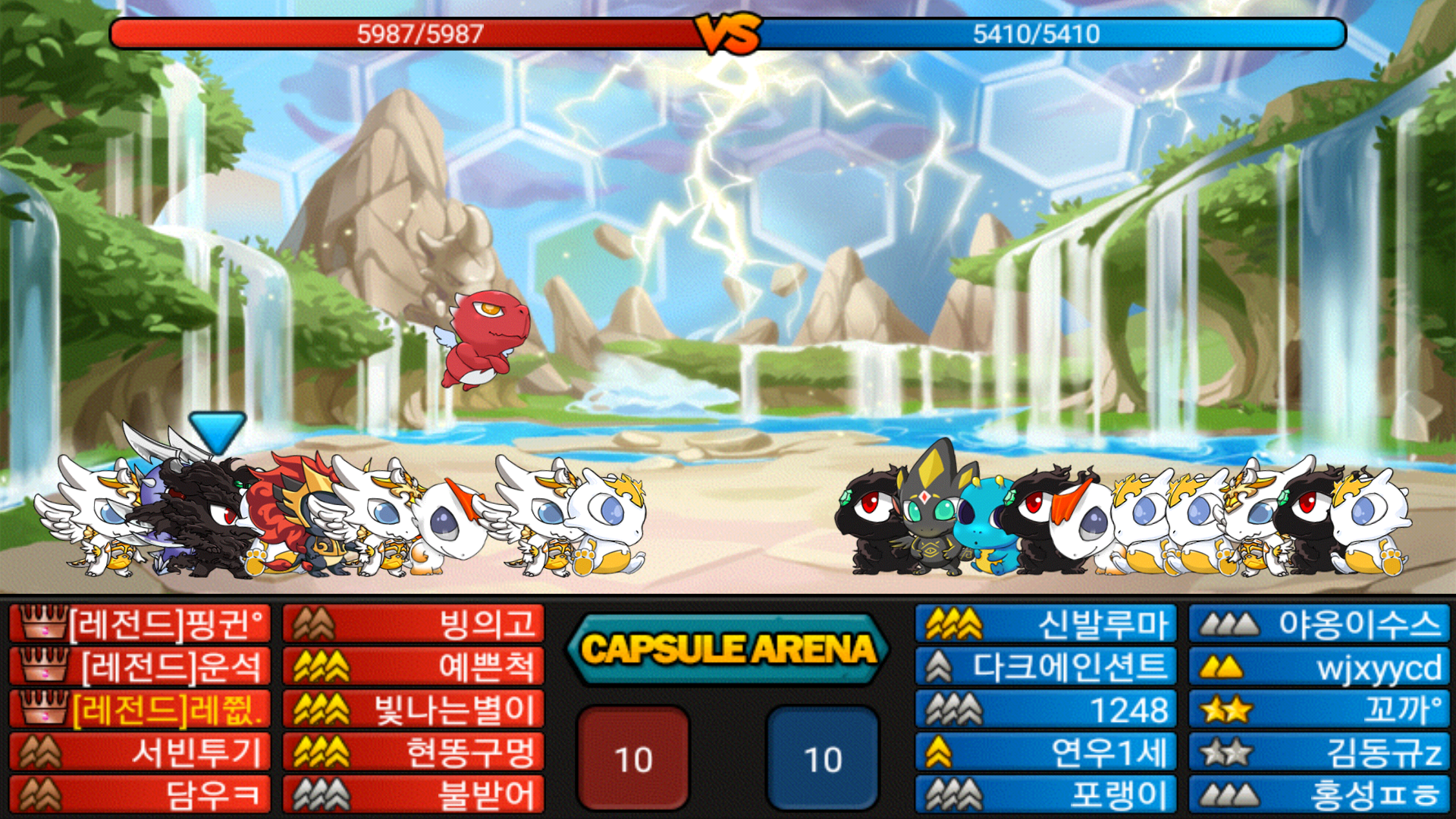1456x819 pixels.
Task: Select the 현똥구멍 player row
Action: point(413,752)
